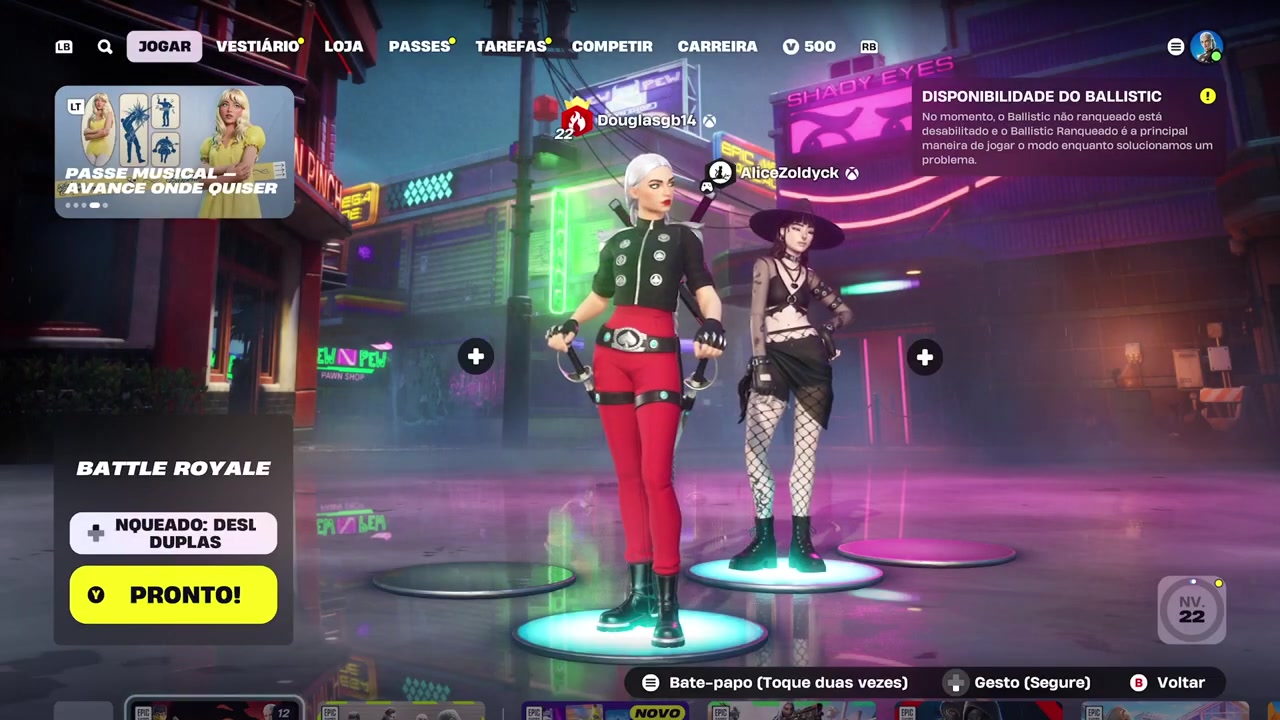The width and height of the screenshot is (1280, 720).
Task: Select Douglasgb14's fire crest banner icon
Action: tap(575, 120)
